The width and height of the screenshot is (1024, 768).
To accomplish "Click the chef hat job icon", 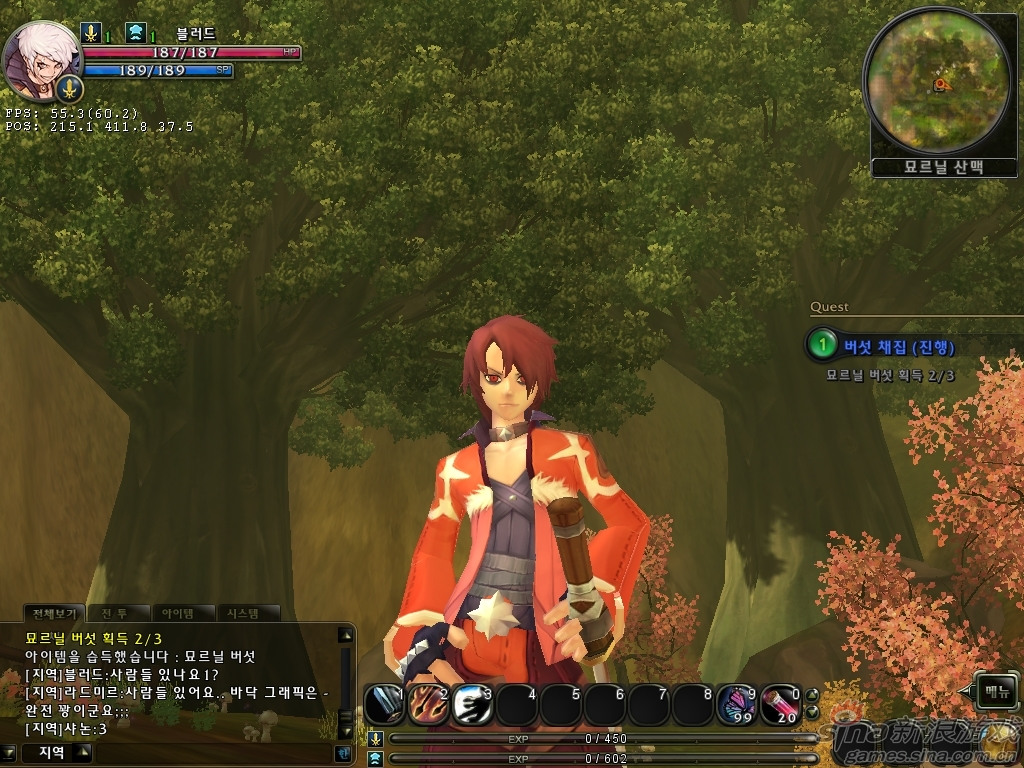I will tap(136, 33).
